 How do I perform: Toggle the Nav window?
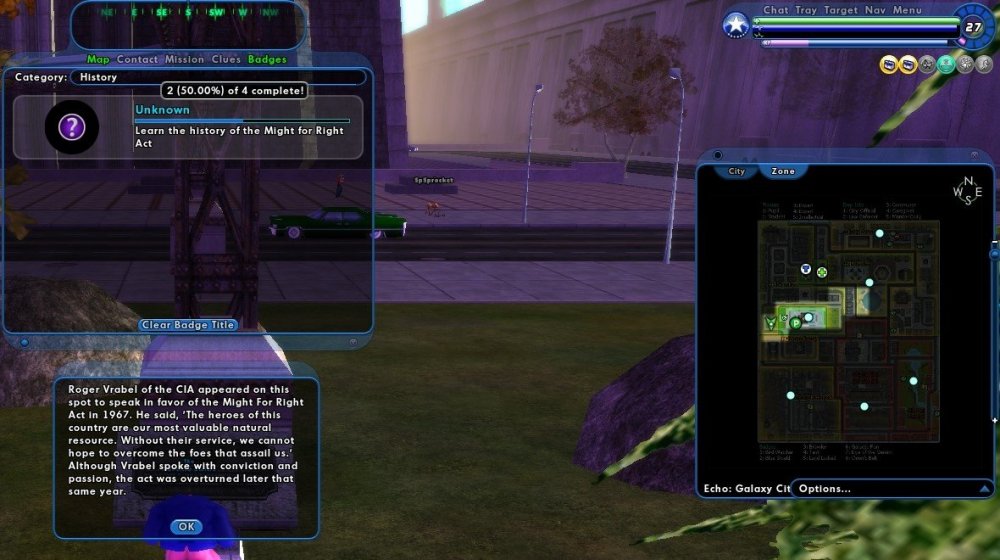pos(876,10)
